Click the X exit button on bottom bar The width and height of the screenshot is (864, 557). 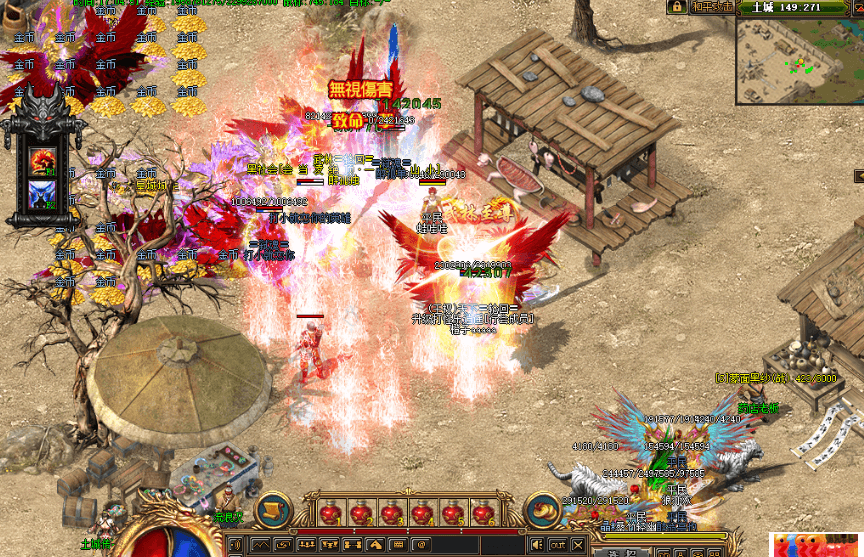pyautogui.click(x=578, y=545)
